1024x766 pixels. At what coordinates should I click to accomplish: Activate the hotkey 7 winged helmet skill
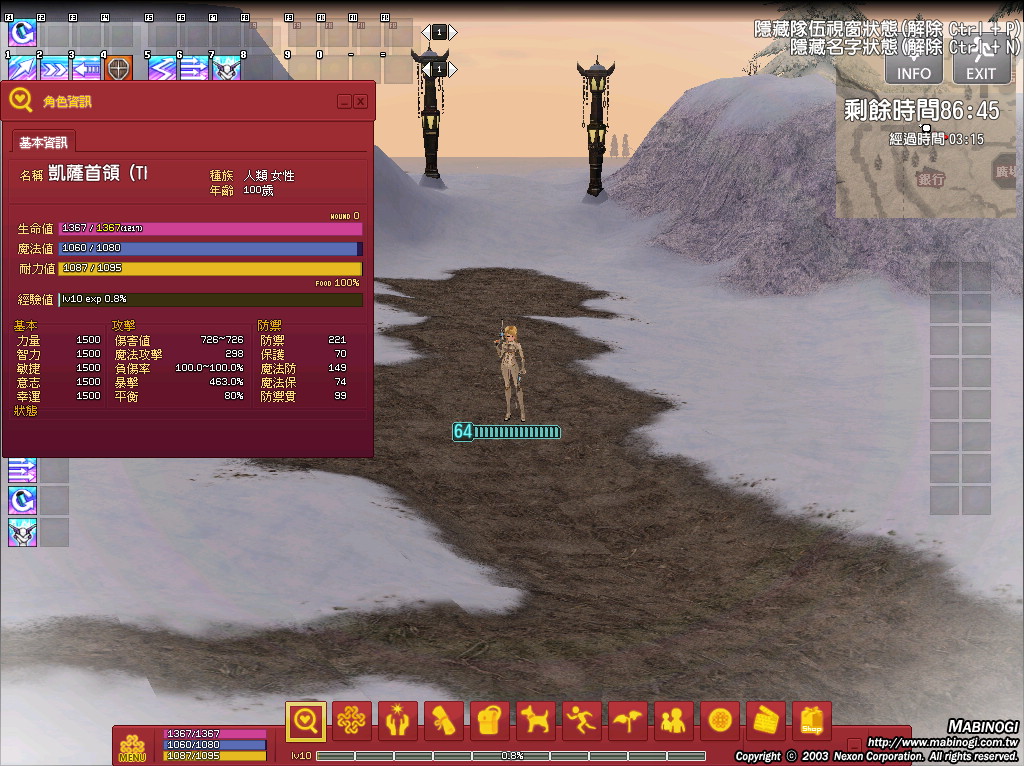[226, 69]
